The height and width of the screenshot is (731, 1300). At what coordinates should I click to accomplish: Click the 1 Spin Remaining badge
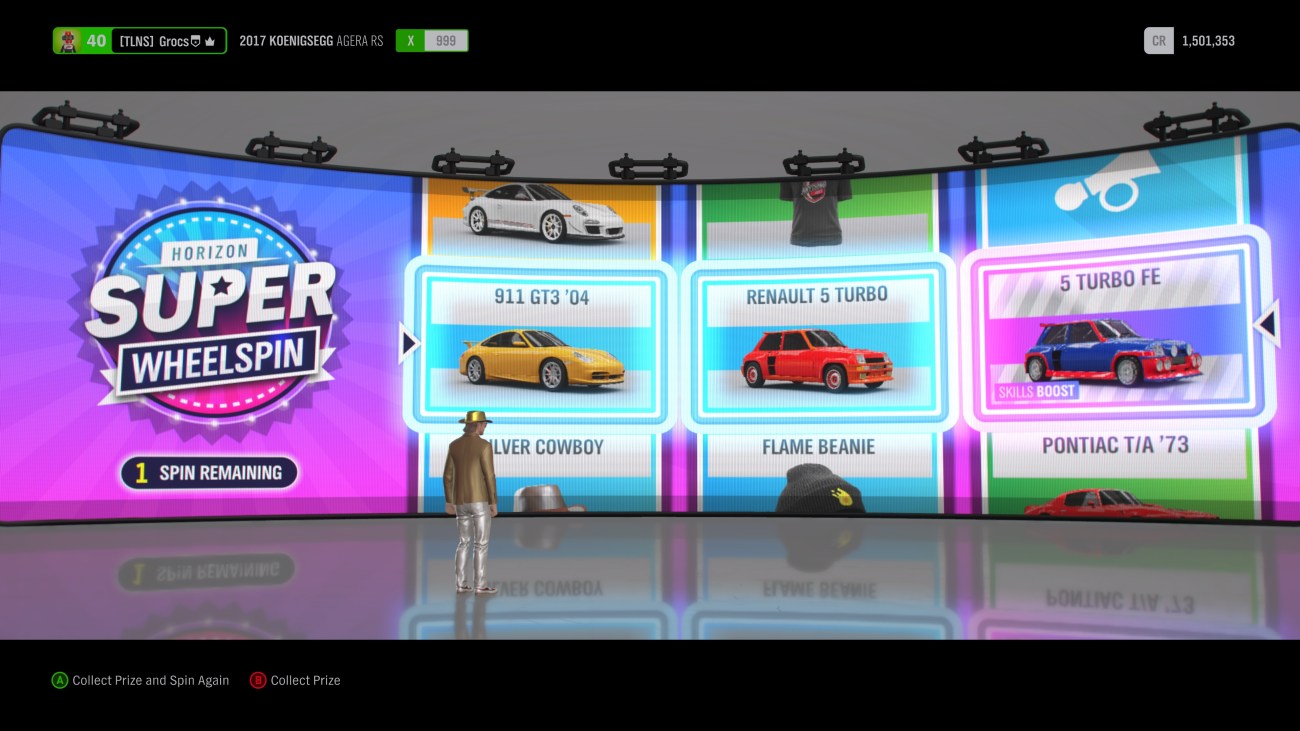click(x=208, y=472)
